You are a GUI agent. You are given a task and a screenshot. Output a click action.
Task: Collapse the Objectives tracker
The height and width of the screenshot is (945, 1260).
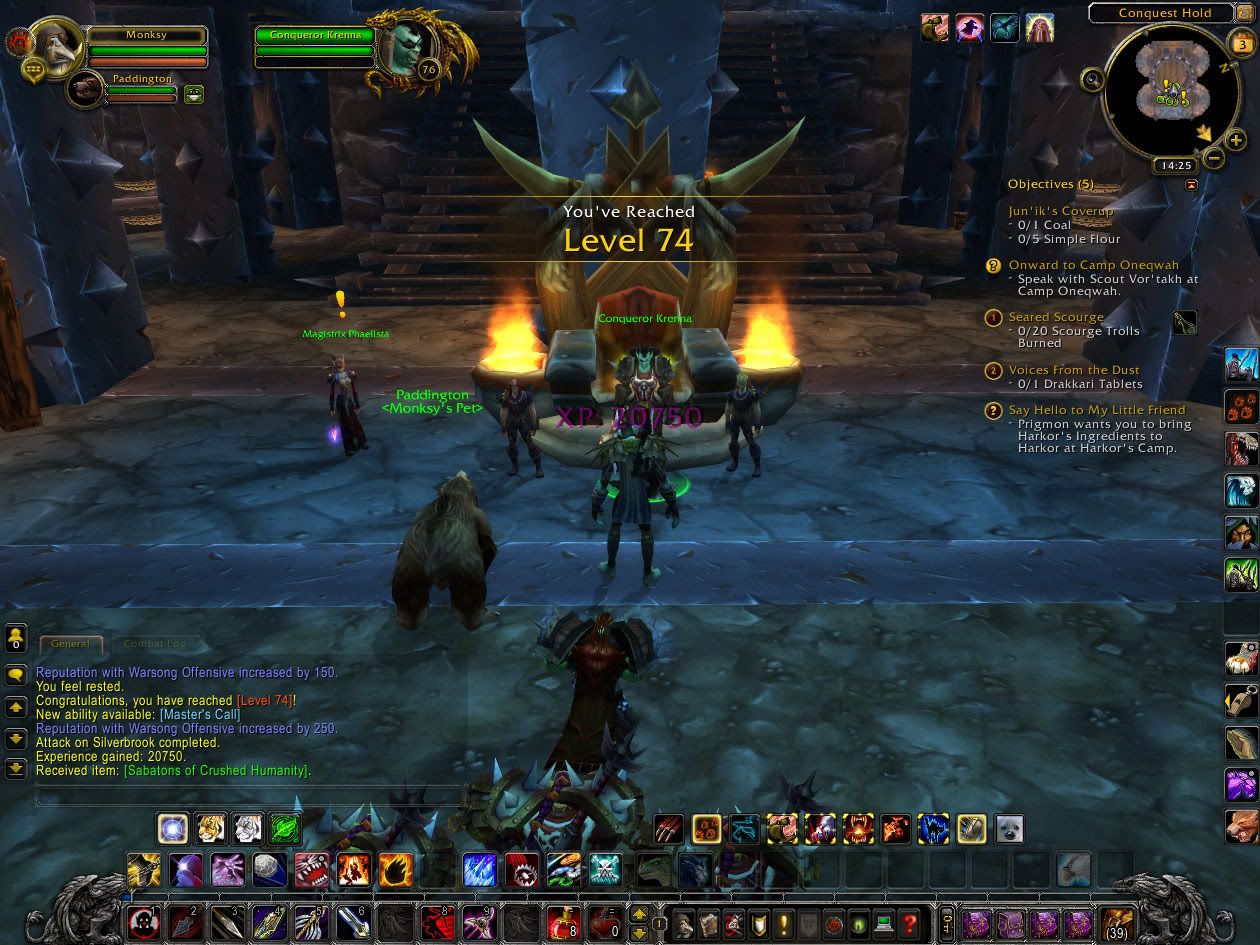[1191, 185]
